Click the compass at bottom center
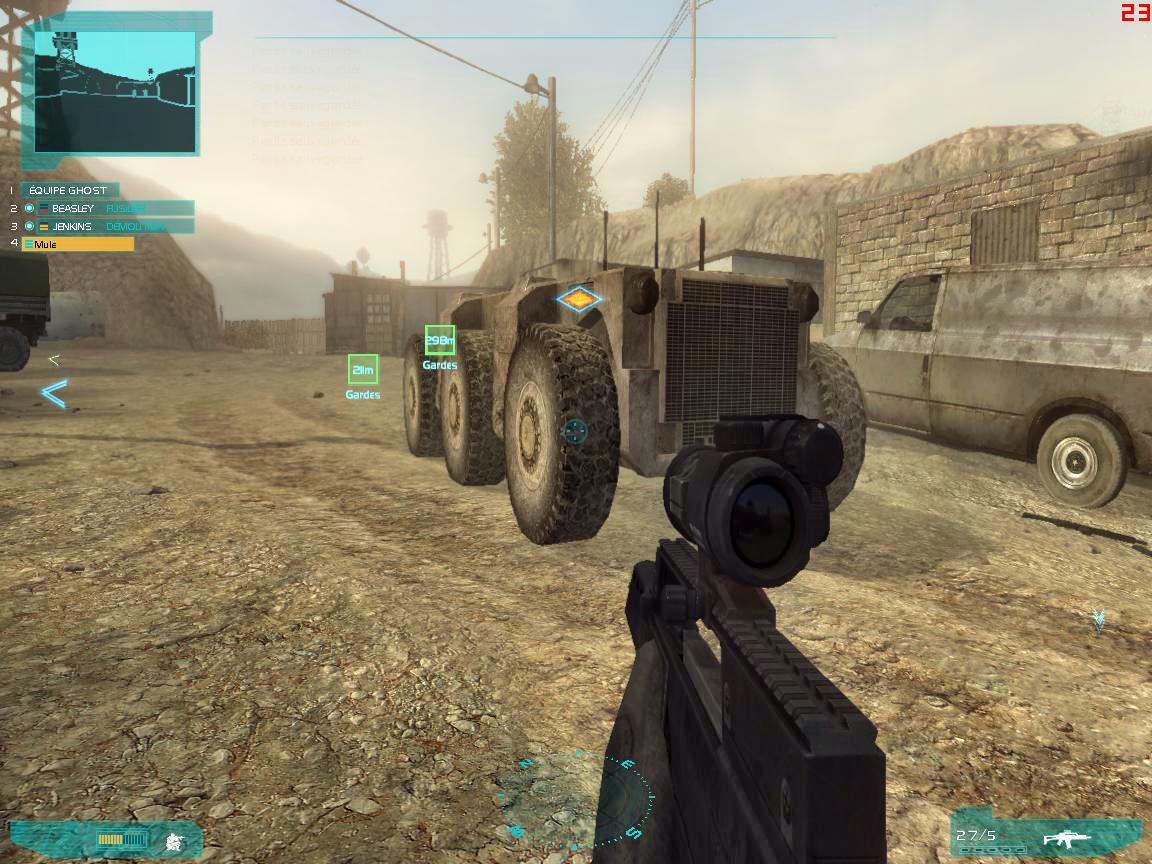The height and width of the screenshot is (864, 1152). [578, 797]
